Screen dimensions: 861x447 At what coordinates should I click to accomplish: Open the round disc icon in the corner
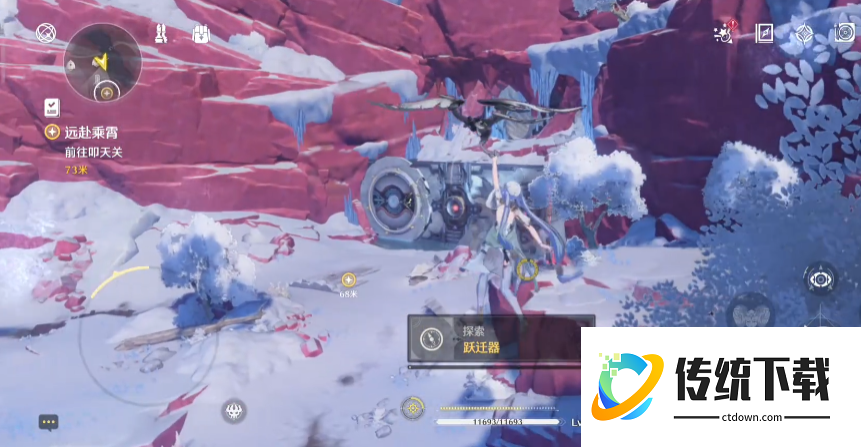844,33
